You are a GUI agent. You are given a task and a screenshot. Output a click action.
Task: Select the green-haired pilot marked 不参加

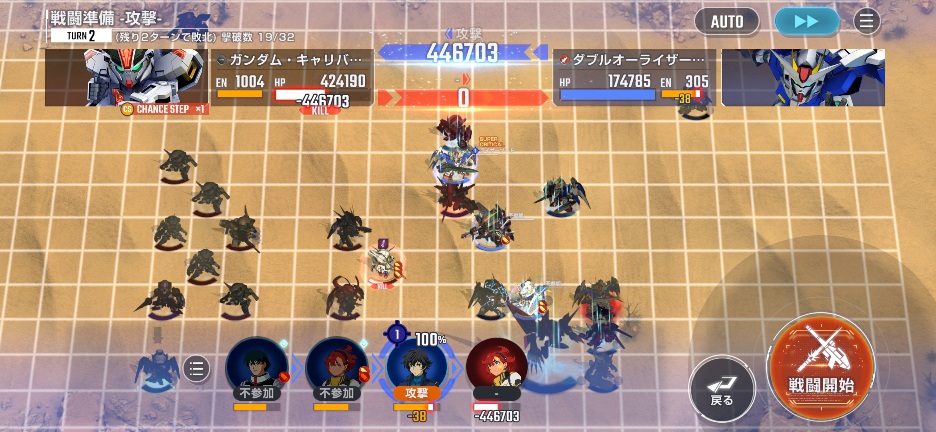click(x=257, y=364)
